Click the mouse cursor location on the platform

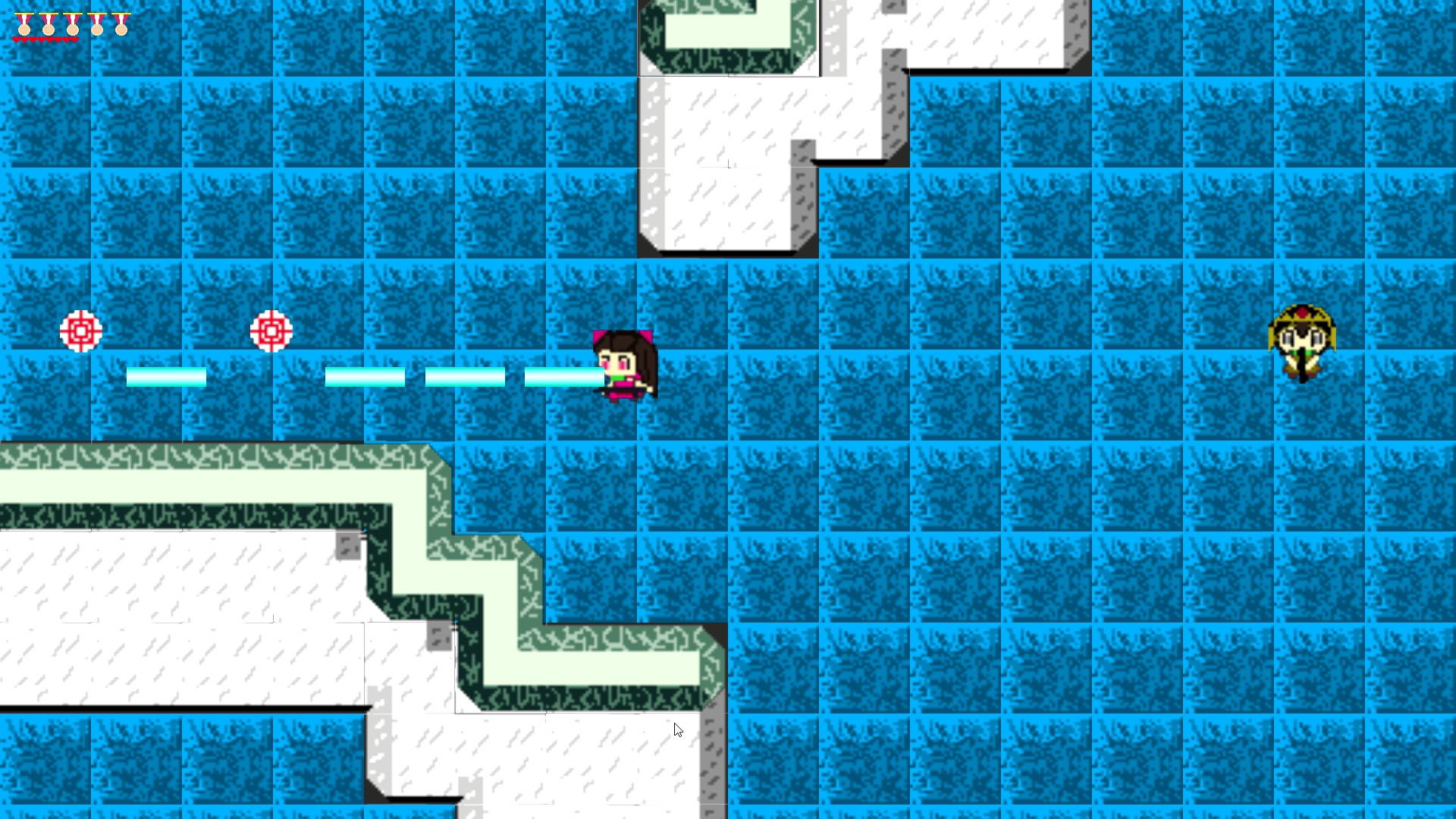pyautogui.click(x=677, y=730)
